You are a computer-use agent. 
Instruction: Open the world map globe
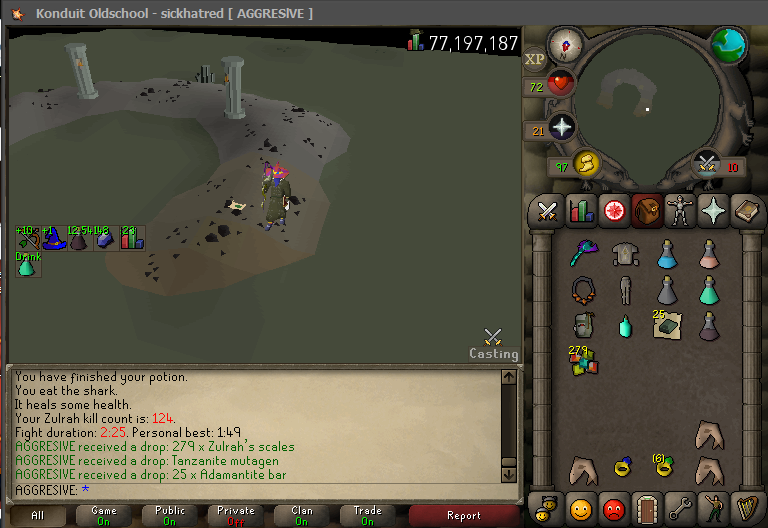729,45
